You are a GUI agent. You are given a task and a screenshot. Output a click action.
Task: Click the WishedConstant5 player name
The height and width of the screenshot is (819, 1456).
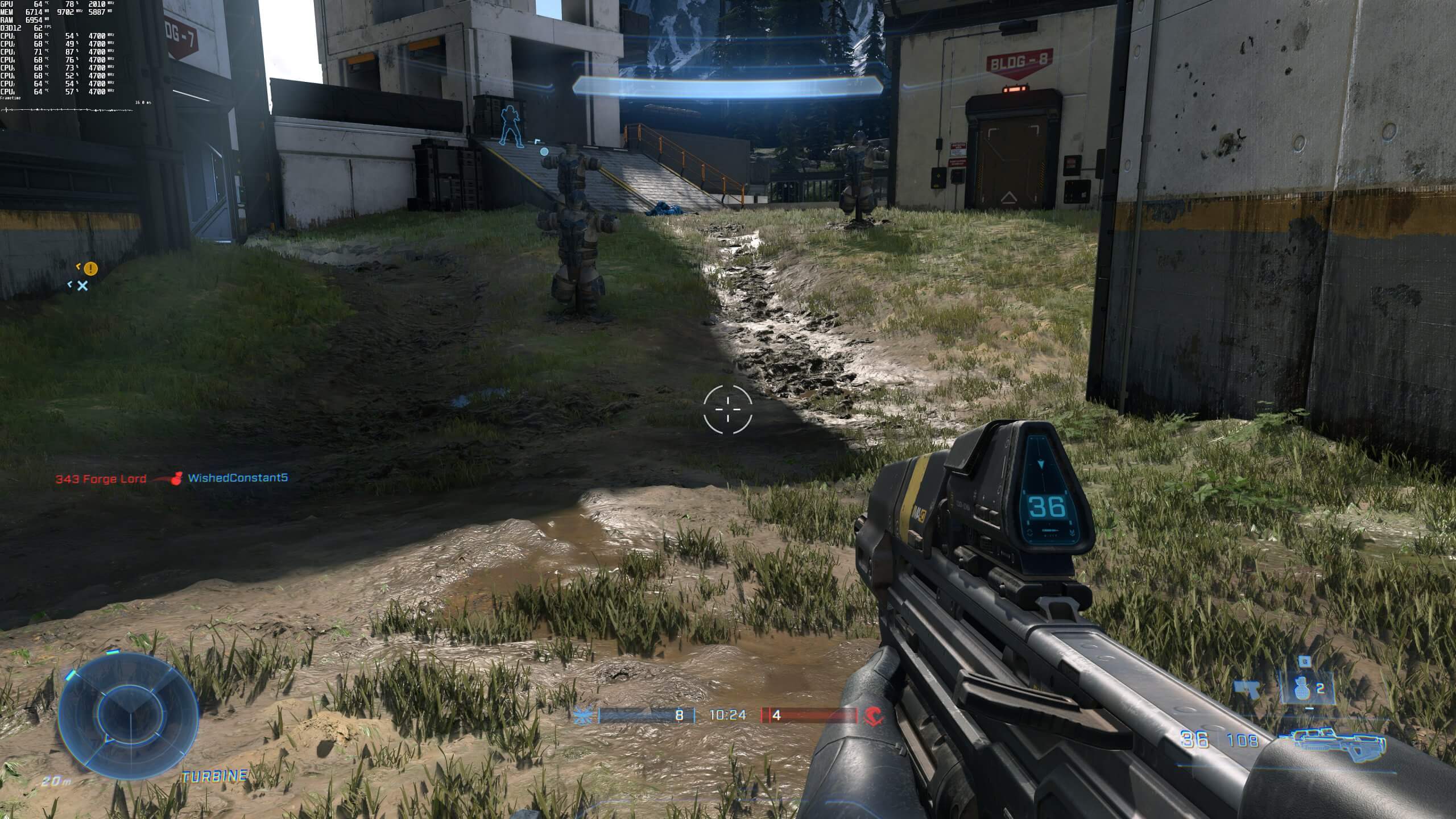(236, 478)
